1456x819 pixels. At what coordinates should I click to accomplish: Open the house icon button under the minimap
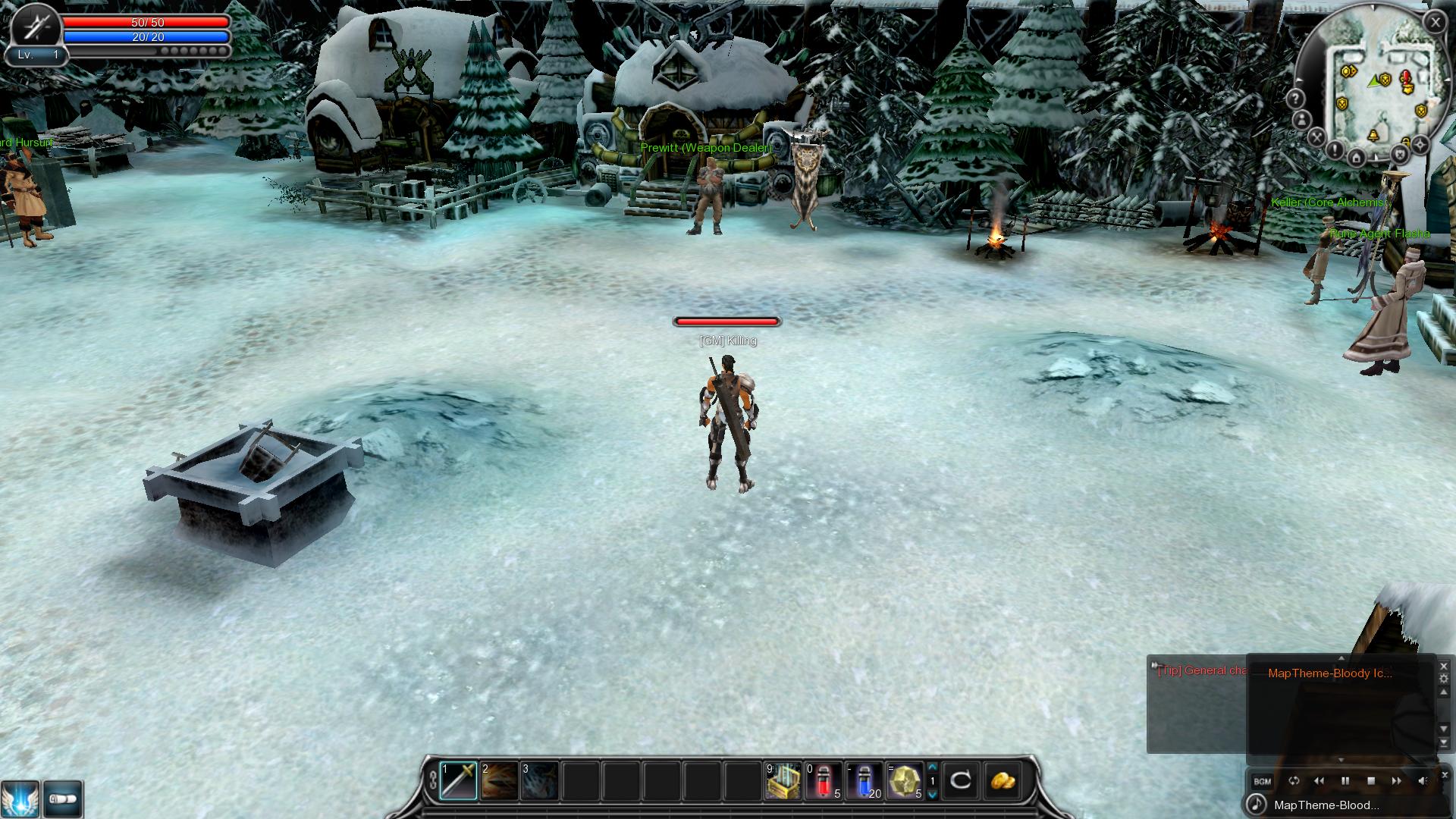coord(1357,157)
